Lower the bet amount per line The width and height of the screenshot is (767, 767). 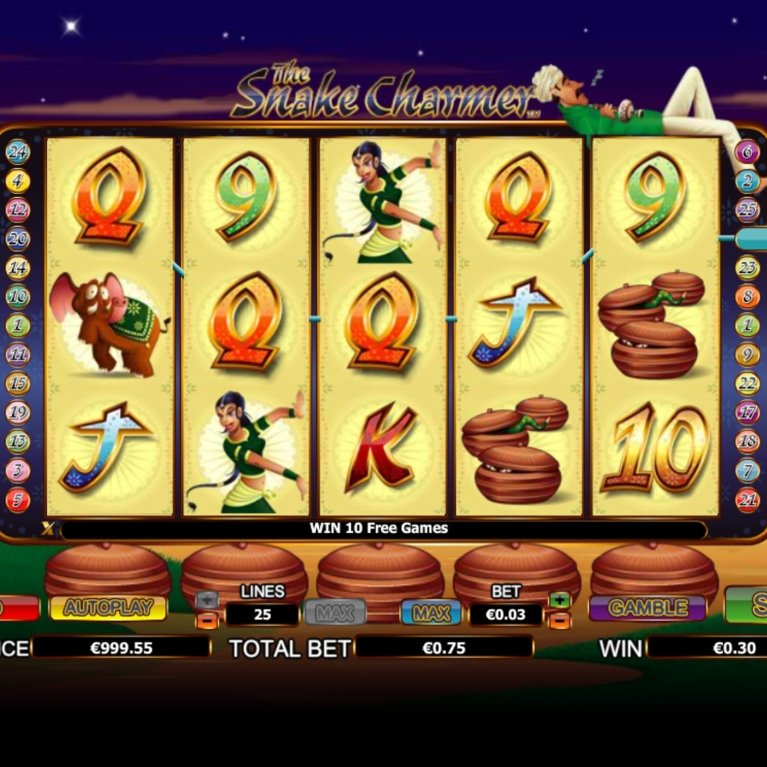pyautogui.click(x=559, y=621)
